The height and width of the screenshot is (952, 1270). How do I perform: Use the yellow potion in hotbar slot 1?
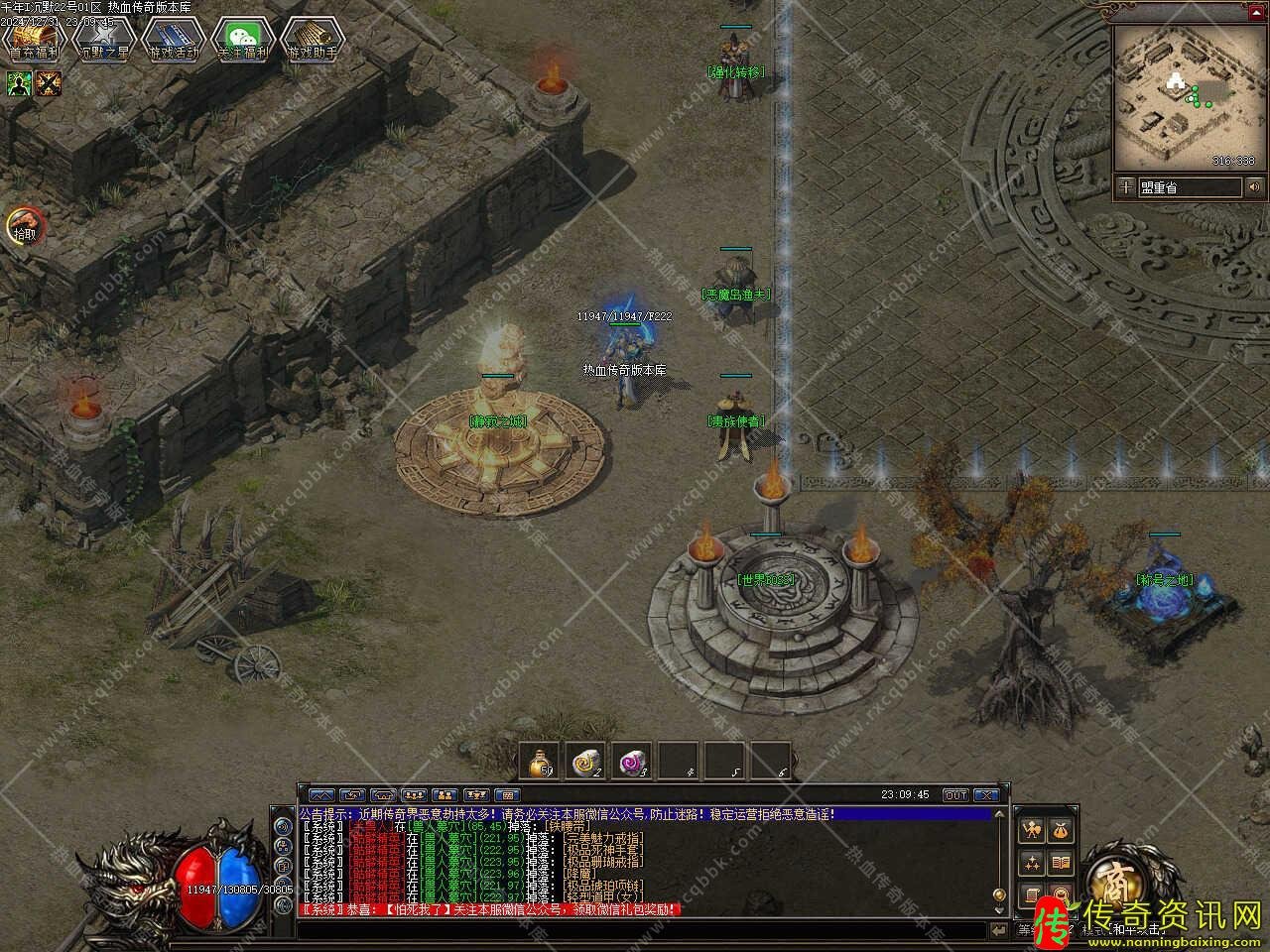[540, 761]
